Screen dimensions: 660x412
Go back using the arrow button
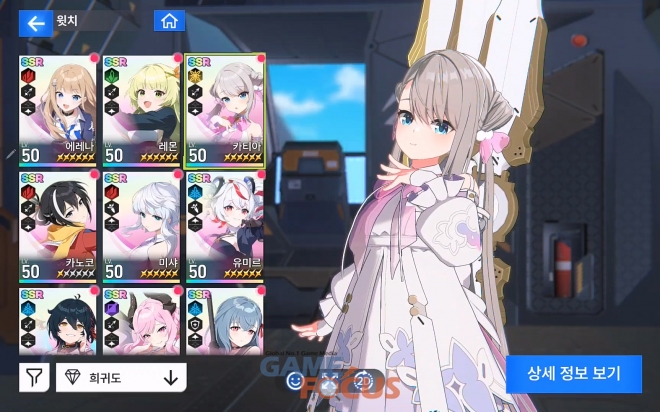tap(36, 22)
